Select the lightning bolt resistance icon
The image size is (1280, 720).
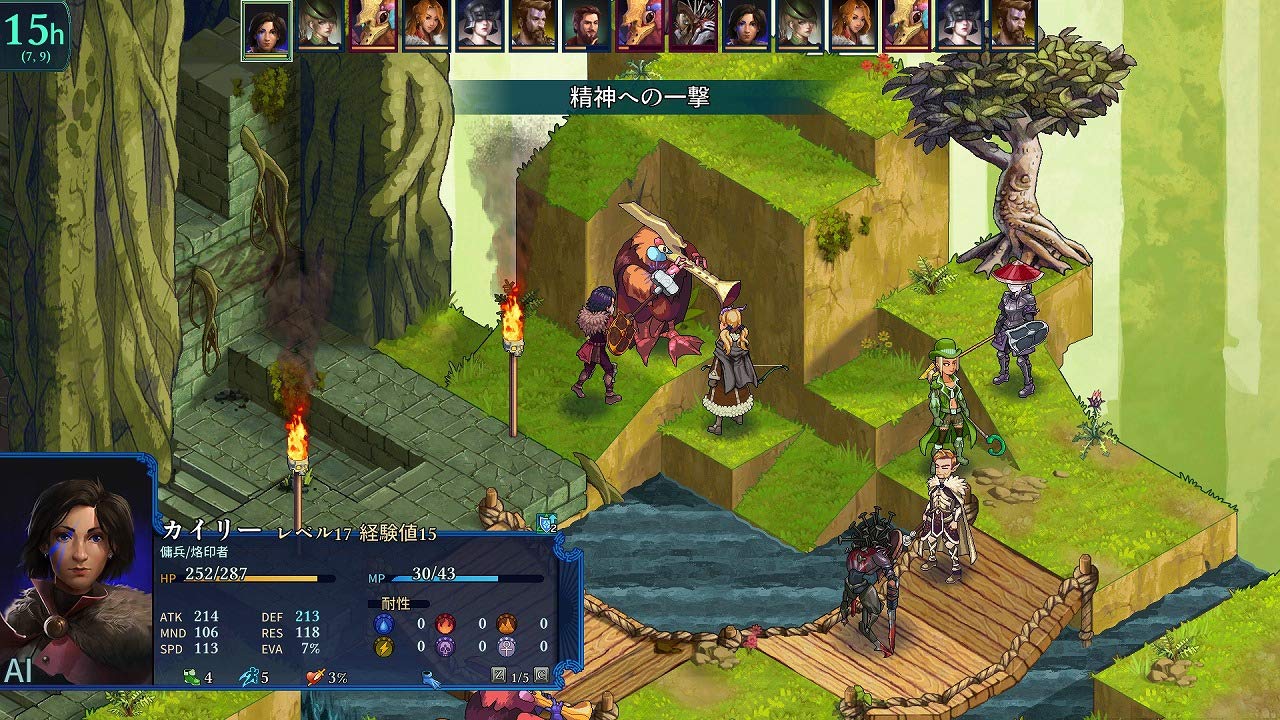tap(383, 647)
